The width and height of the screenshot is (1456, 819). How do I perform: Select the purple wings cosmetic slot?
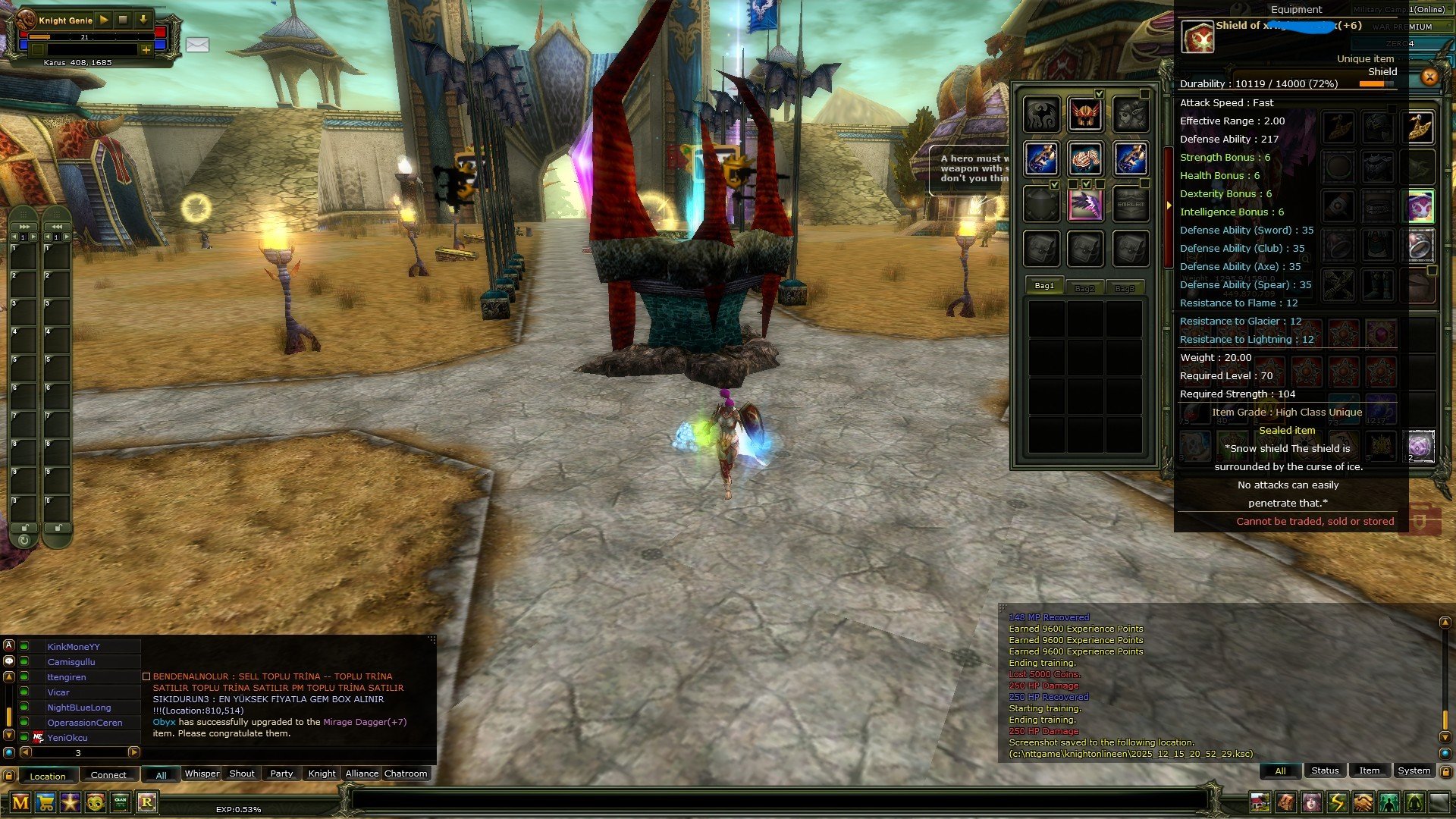click(x=1085, y=205)
